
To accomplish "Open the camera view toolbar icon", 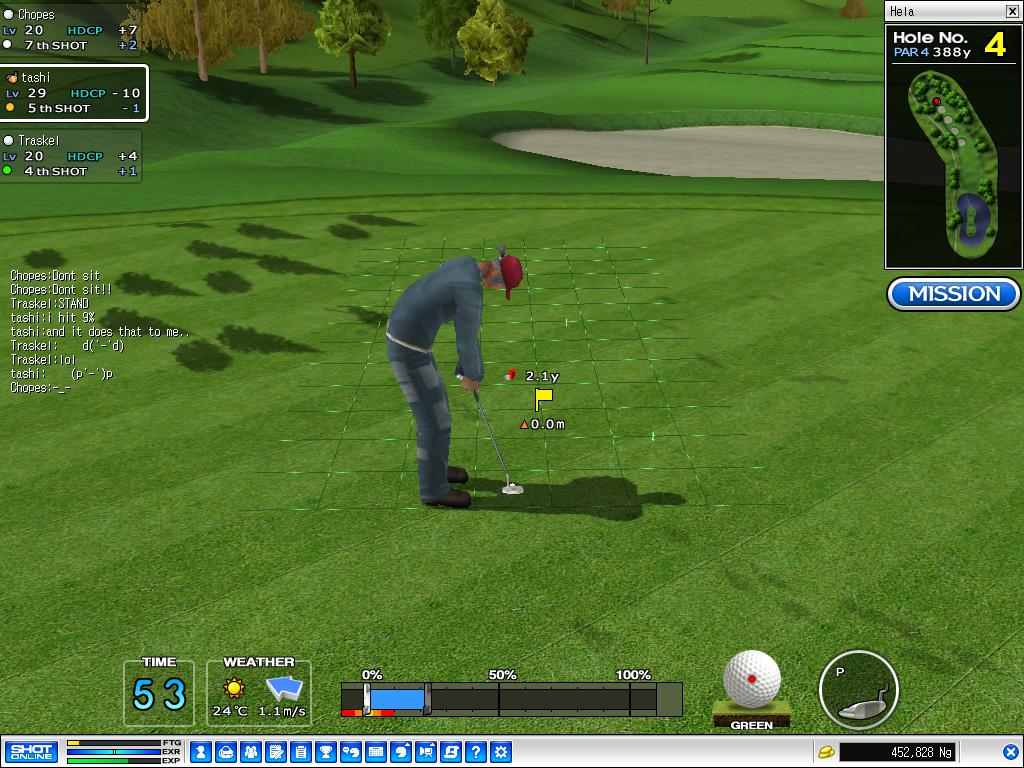I will [426, 752].
